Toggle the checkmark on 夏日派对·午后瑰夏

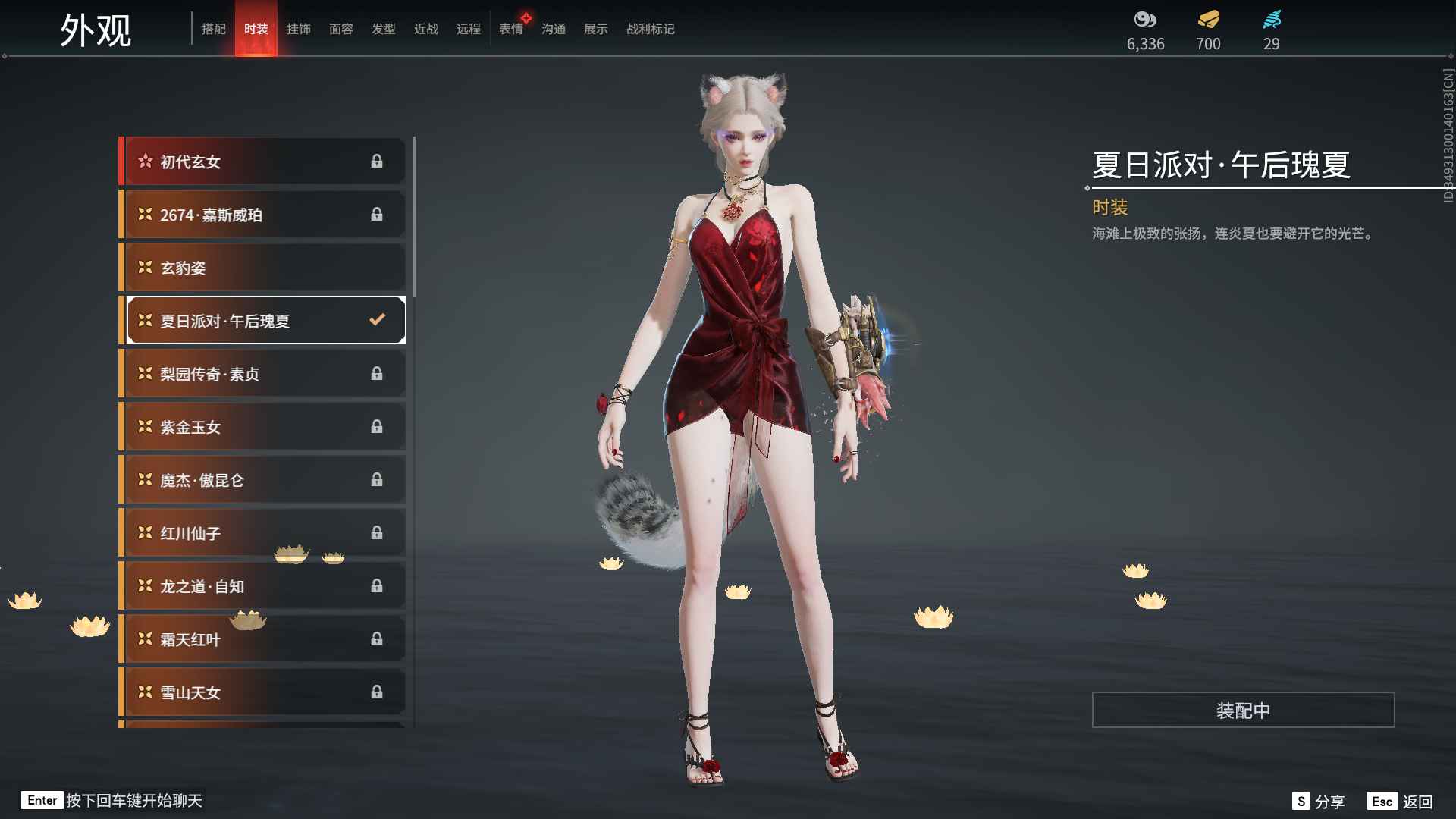pyautogui.click(x=377, y=320)
